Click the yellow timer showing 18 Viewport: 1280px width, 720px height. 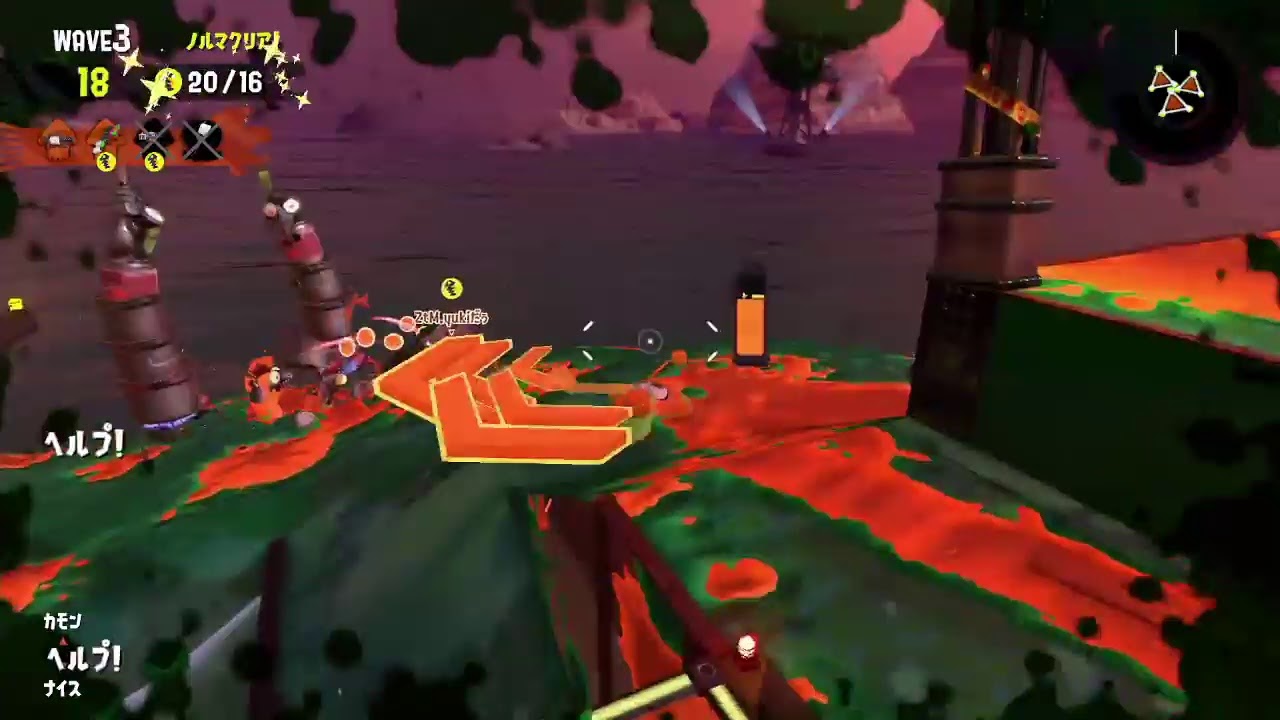point(93,83)
